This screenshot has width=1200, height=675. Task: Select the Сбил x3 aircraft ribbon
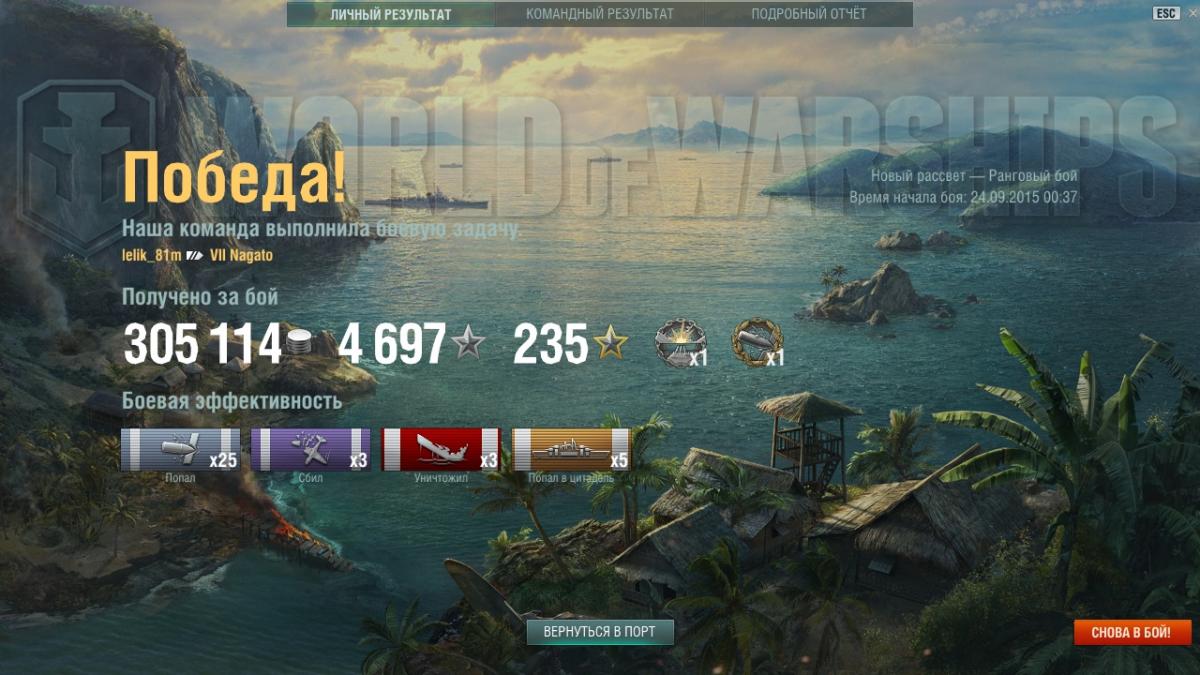click(x=310, y=449)
